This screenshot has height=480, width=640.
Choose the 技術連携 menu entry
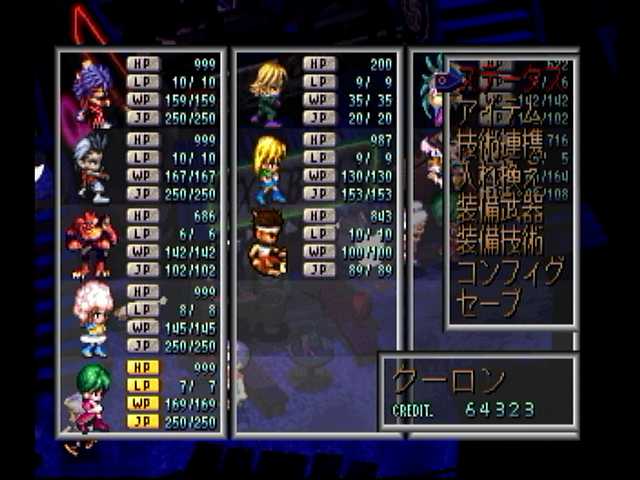click(500, 146)
